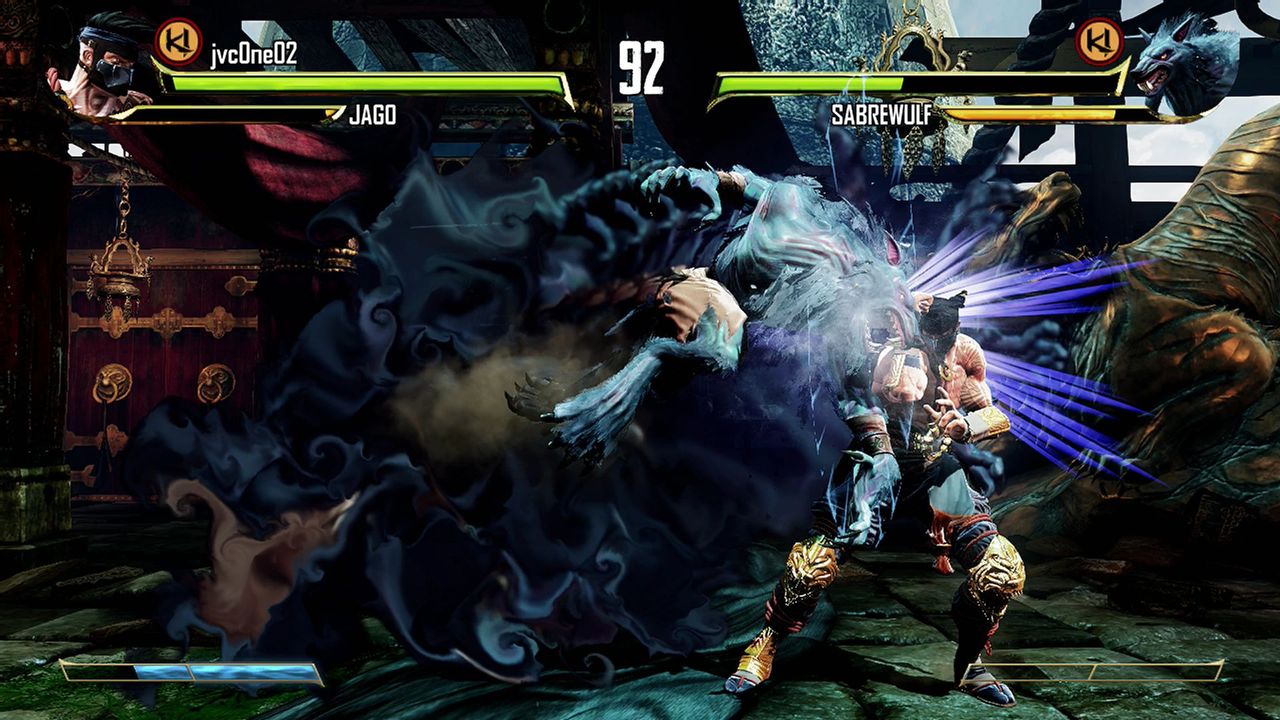Click Jago's character portrait
The image size is (1280, 720).
[x=100, y=60]
